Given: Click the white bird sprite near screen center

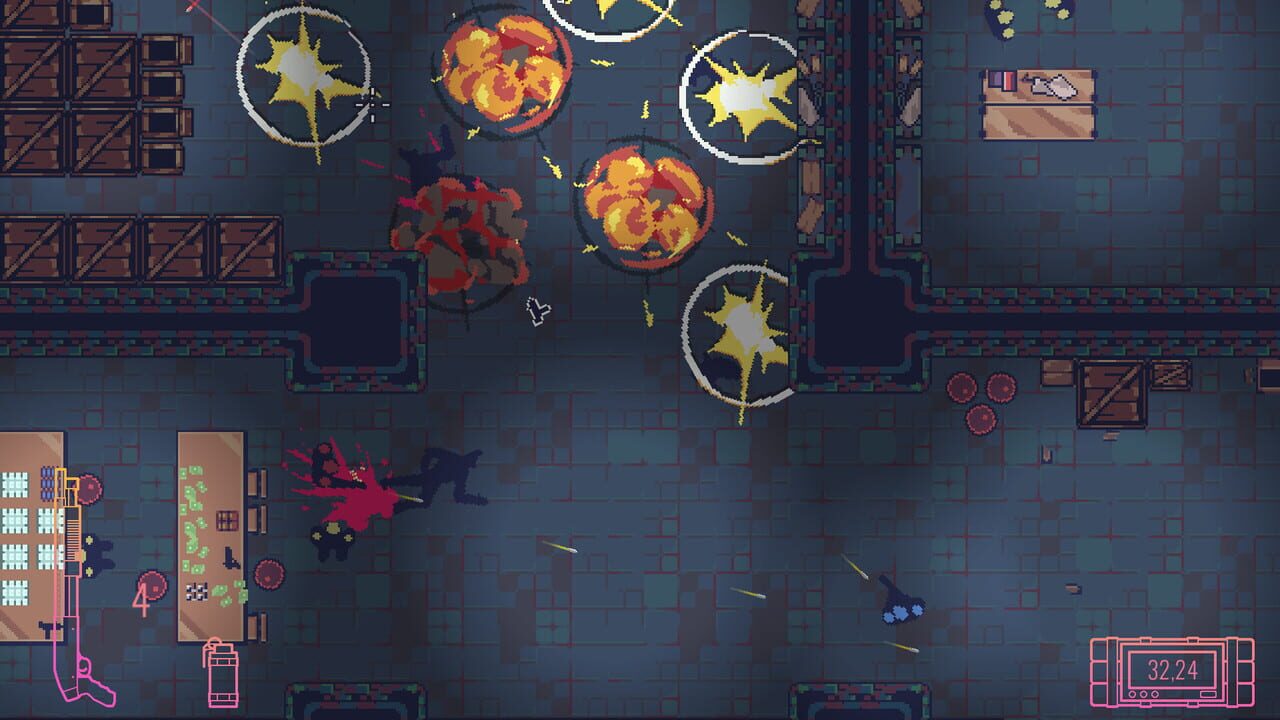Looking at the screenshot, I should pos(538,312).
